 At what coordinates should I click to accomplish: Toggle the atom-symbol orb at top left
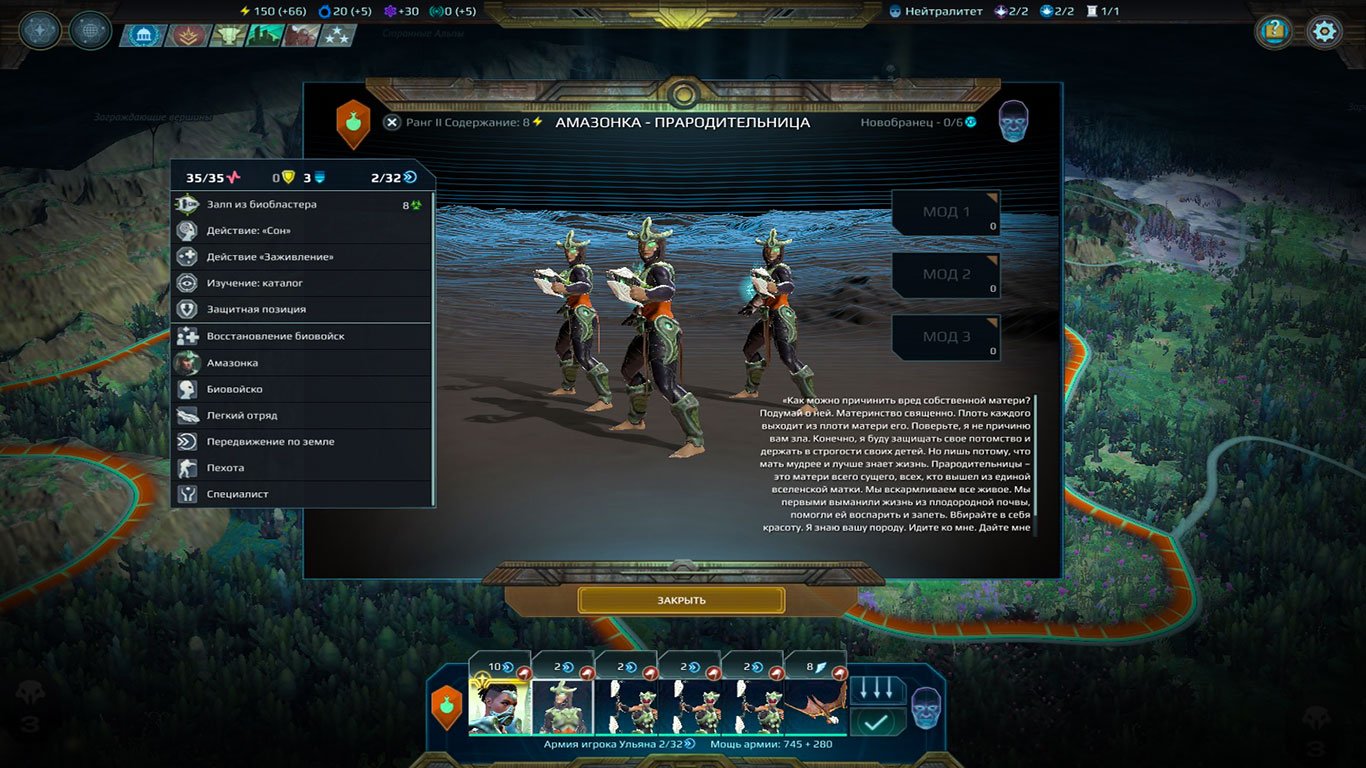[x=38, y=30]
